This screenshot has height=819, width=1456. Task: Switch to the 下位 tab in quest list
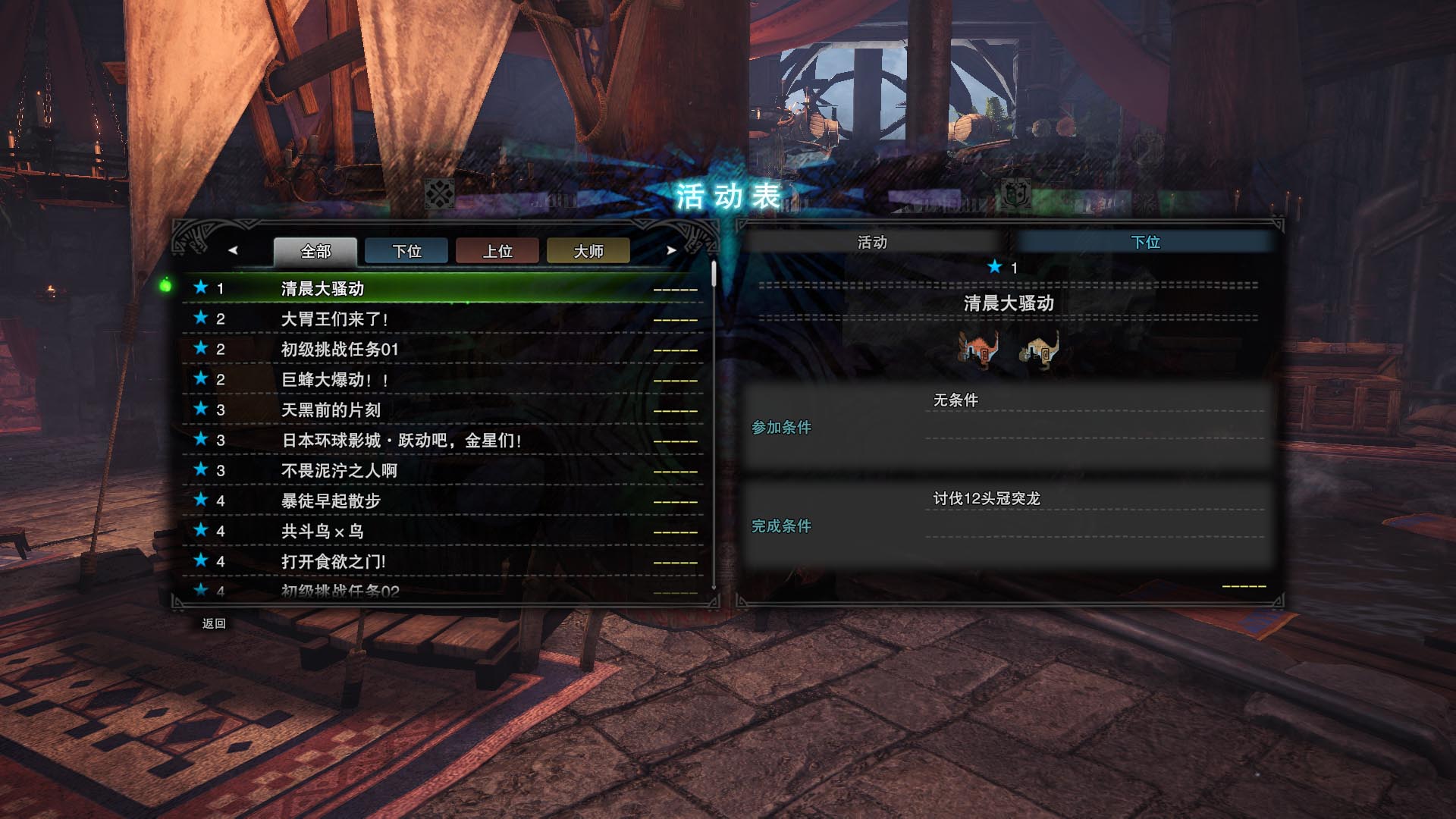[406, 251]
